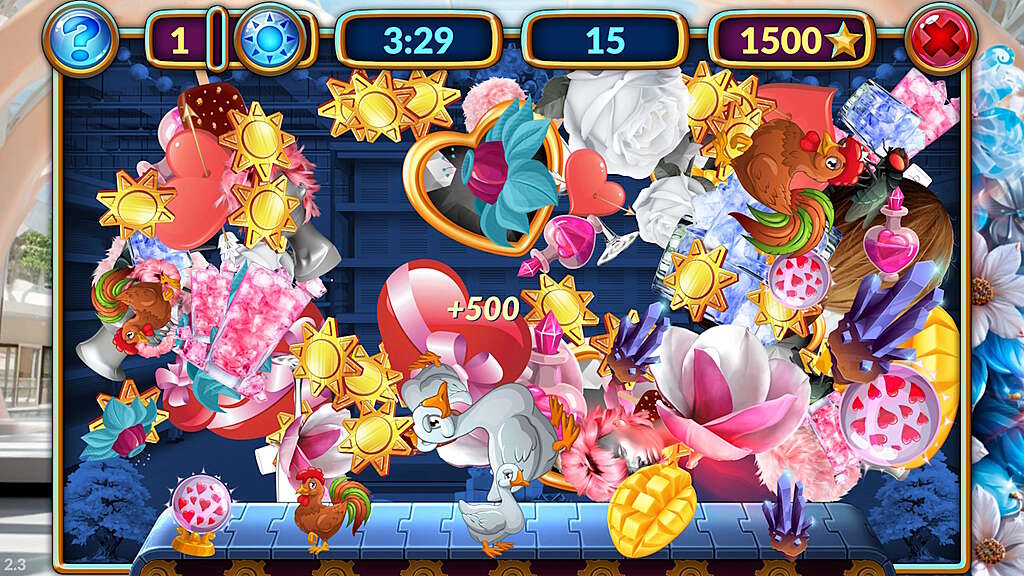Open the question mark help button
Screen dimensions: 1024x576
pos(80,39)
